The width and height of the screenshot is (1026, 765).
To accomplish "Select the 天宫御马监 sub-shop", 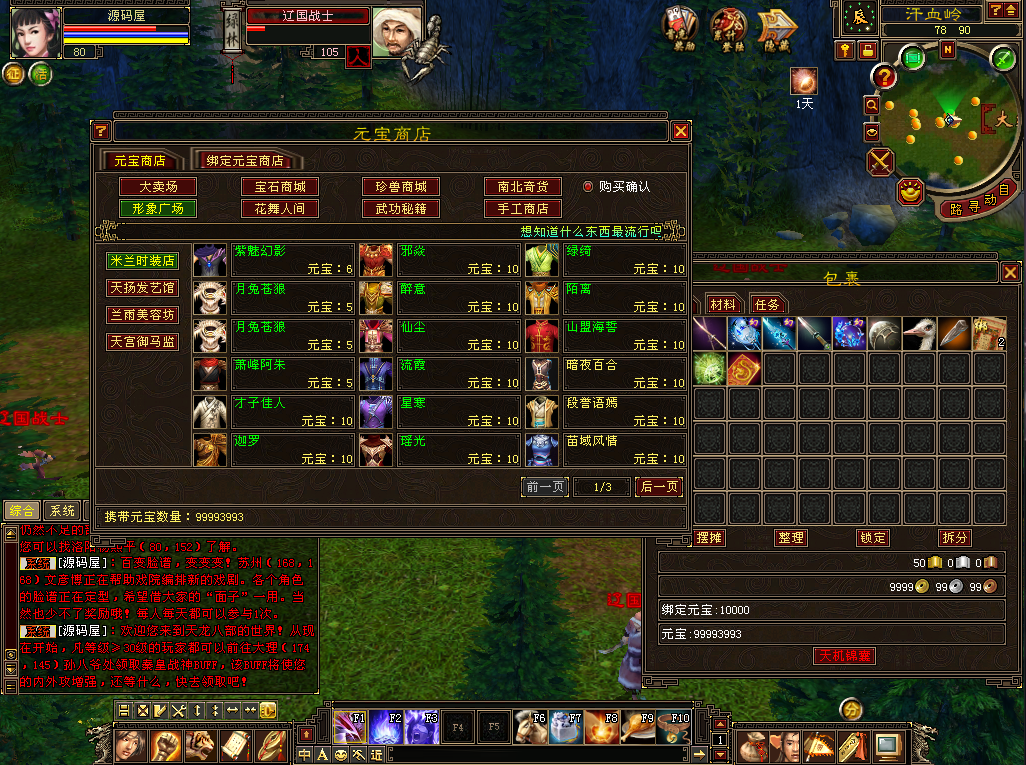I will (x=143, y=342).
